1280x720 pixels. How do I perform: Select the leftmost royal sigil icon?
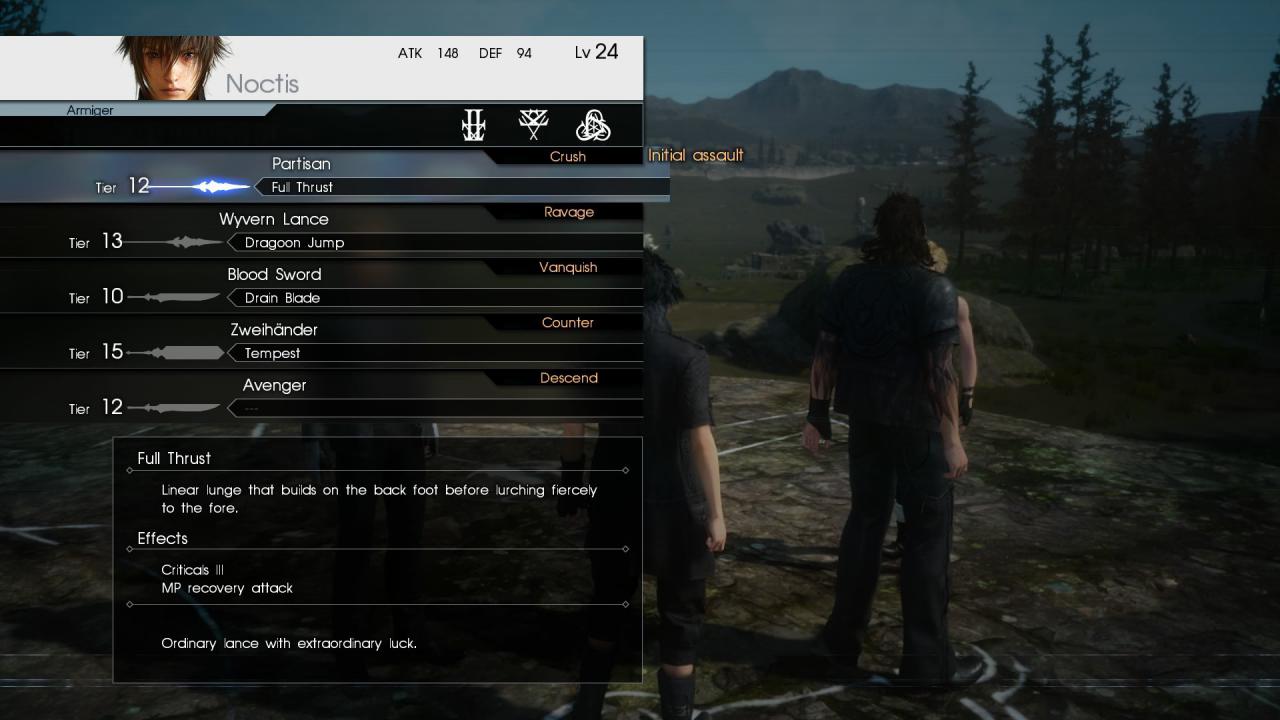(473, 124)
